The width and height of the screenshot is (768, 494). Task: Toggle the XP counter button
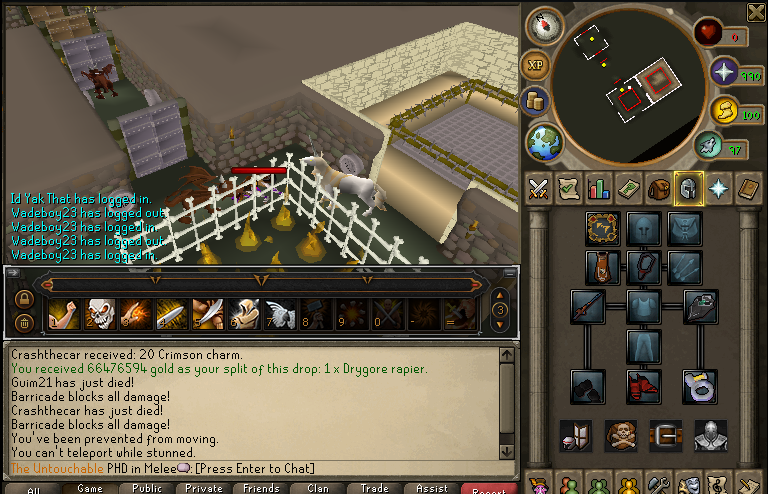(536, 66)
